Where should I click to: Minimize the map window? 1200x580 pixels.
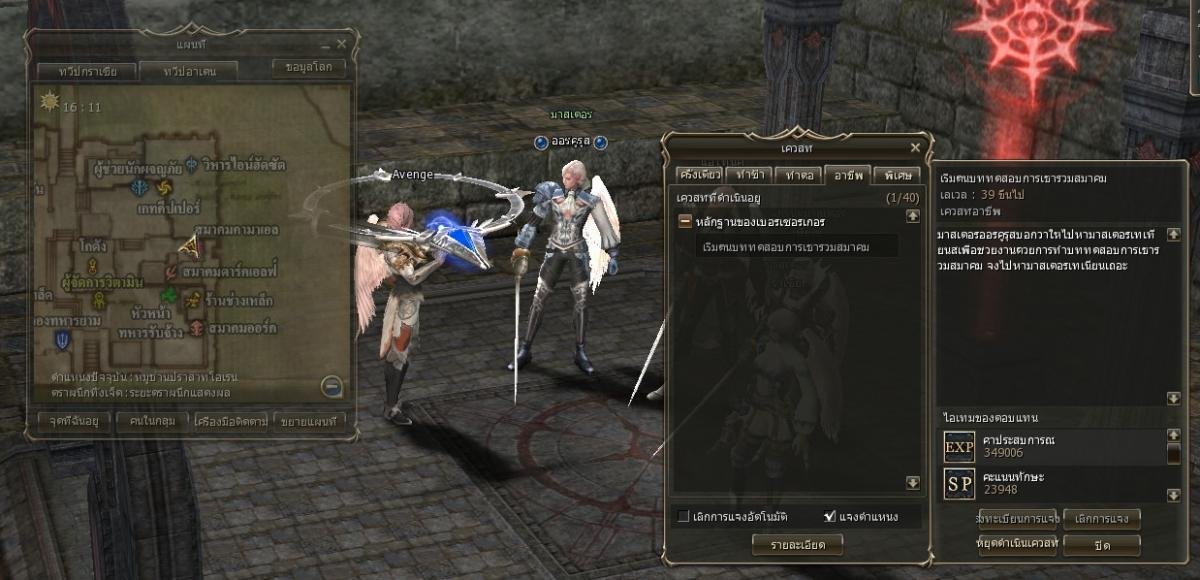(x=326, y=45)
